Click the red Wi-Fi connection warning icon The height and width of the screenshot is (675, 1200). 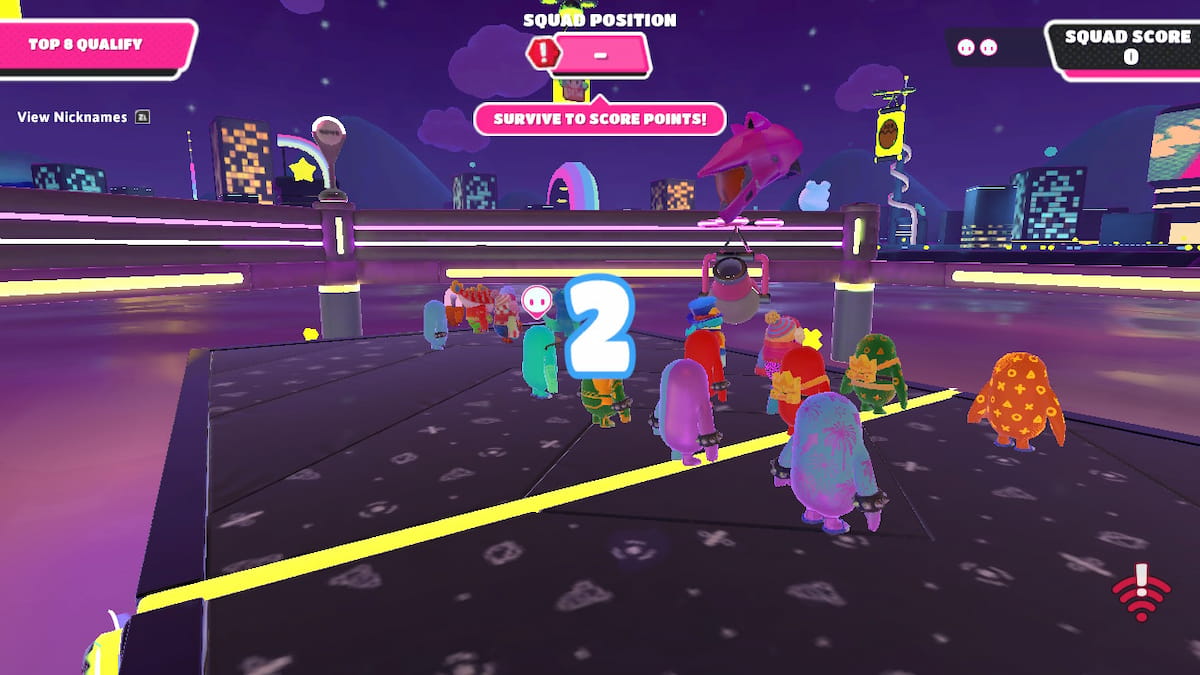[1142, 592]
